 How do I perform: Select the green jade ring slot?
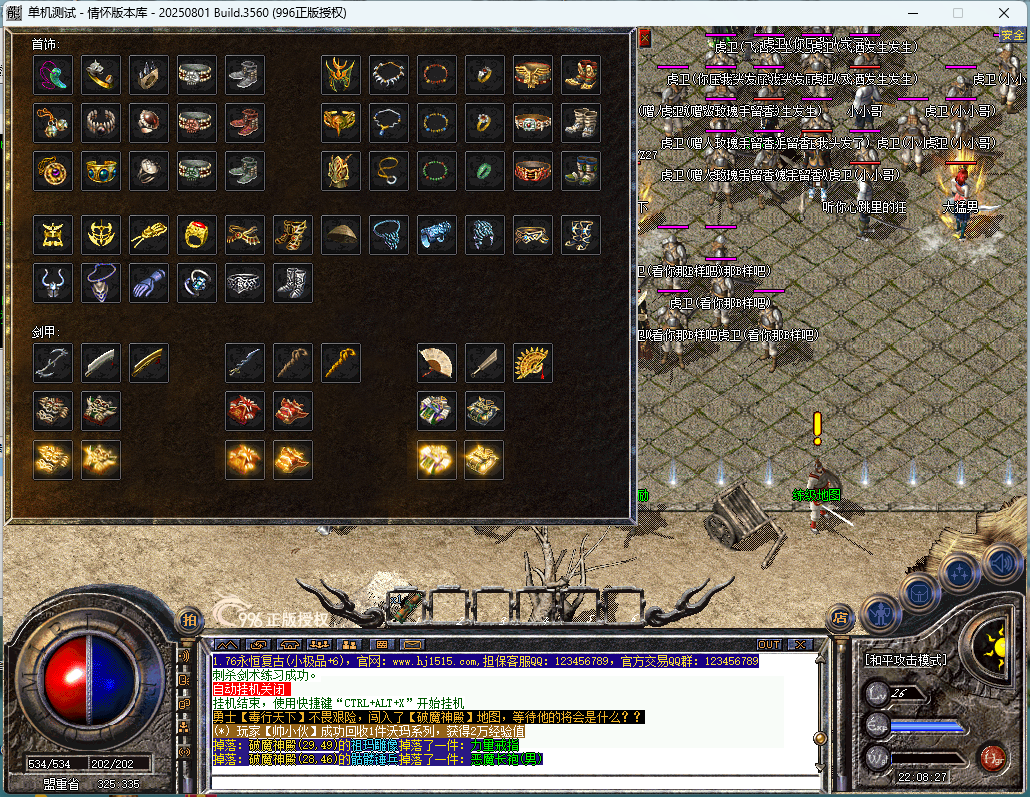click(x=485, y=171)
